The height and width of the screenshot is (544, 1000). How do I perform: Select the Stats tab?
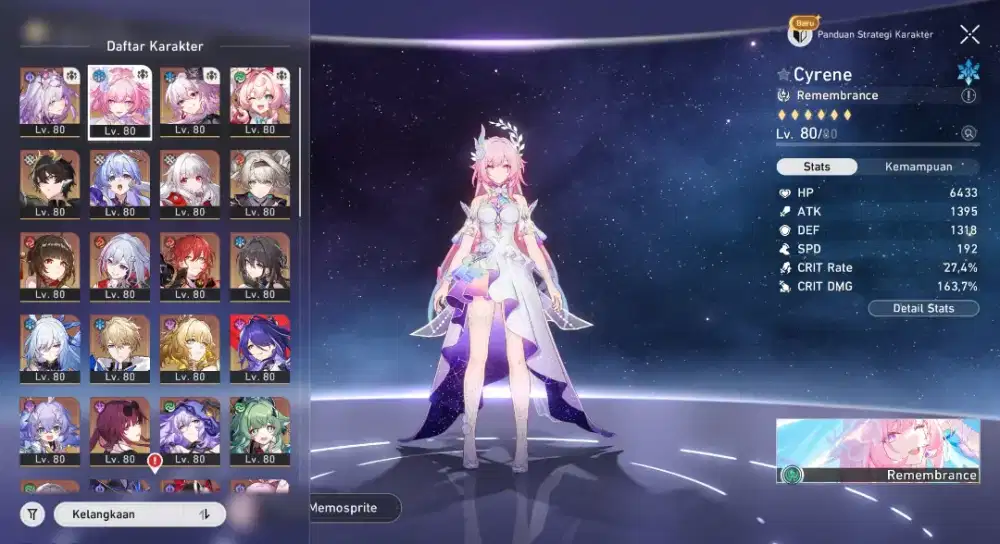(x=816, y=167)
